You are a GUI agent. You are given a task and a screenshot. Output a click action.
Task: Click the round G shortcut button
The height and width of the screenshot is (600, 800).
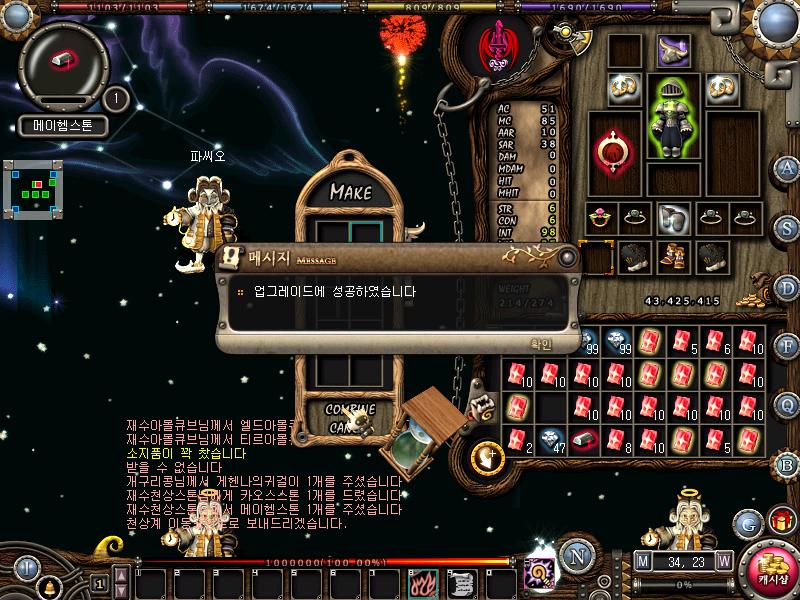click(x=747, y=522)
